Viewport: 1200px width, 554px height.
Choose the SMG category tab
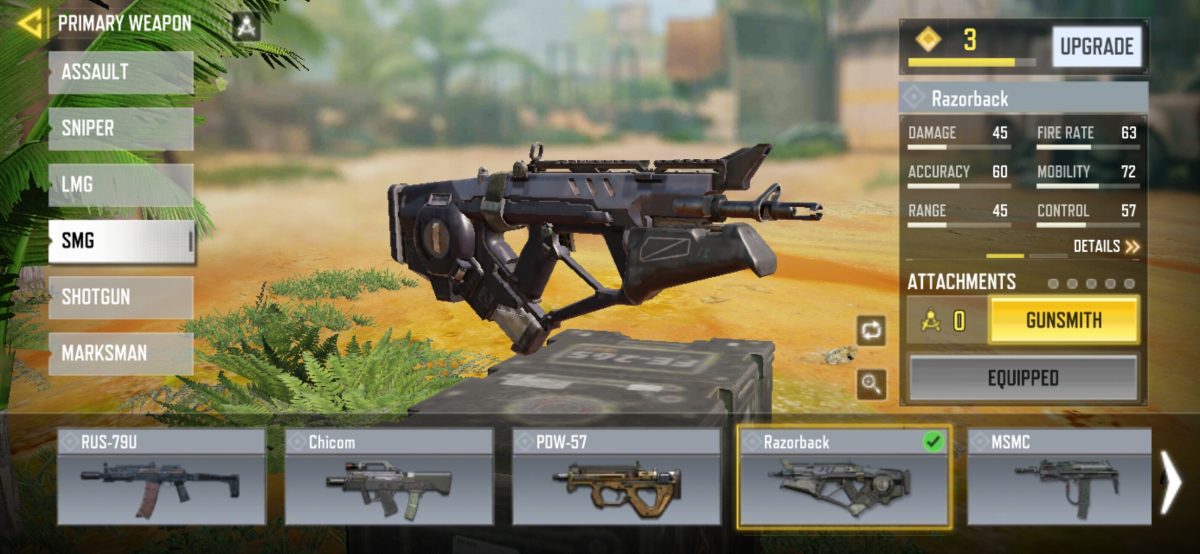click(121, 241)
